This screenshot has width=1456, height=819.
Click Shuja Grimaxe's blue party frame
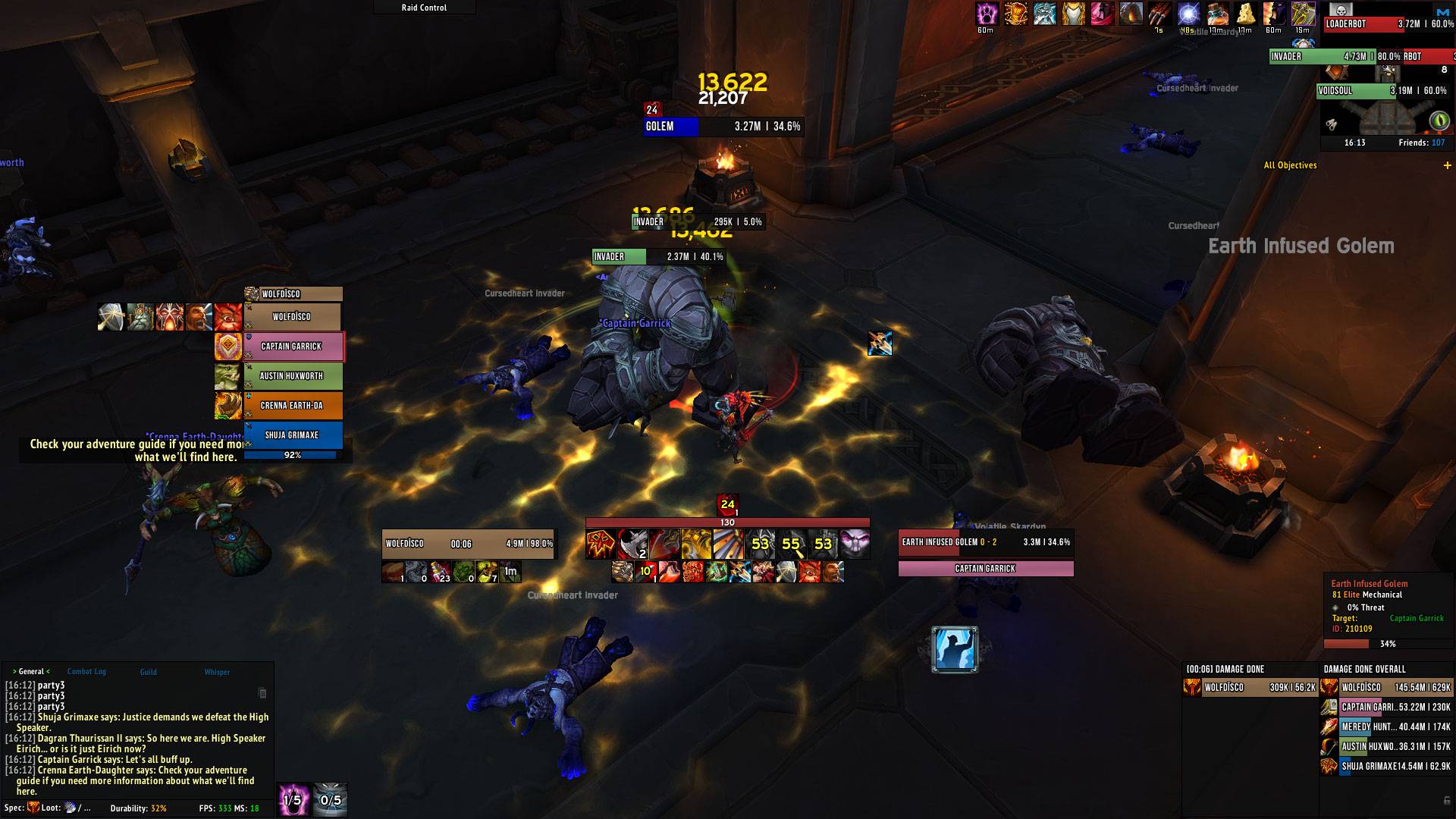click(x=292, y=435)
